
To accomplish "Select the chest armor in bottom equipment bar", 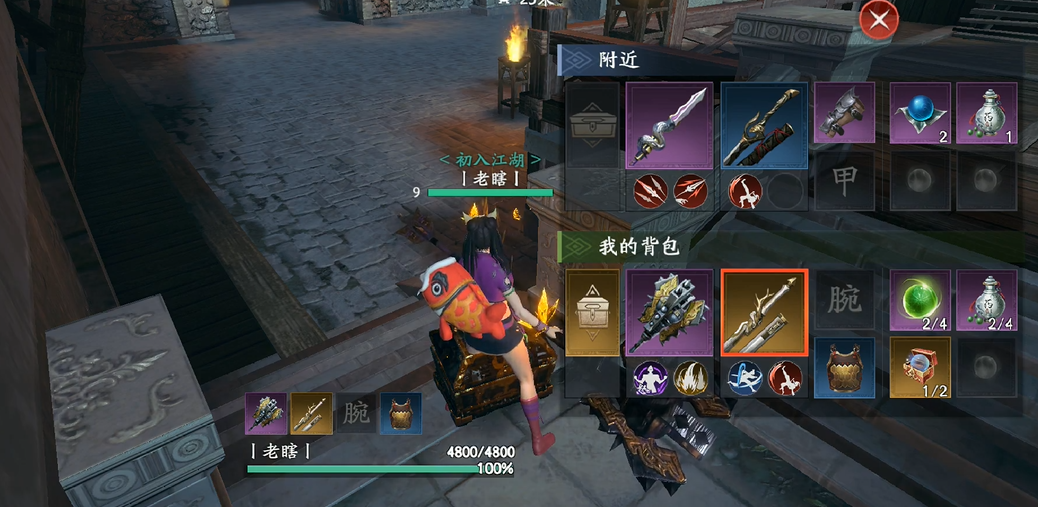I will pos(401,413).
